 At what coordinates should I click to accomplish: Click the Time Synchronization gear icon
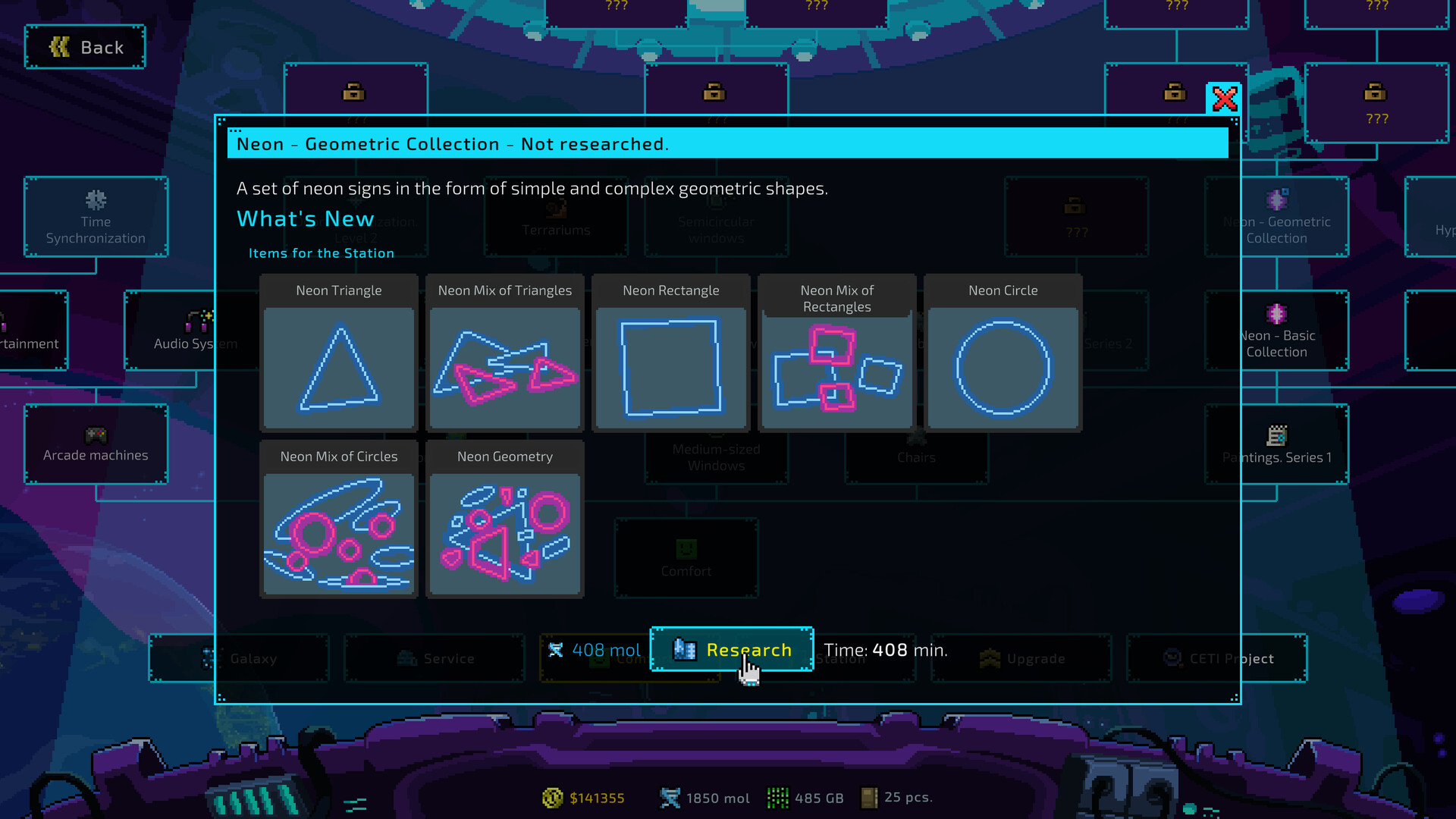click(x=96, y=200)
